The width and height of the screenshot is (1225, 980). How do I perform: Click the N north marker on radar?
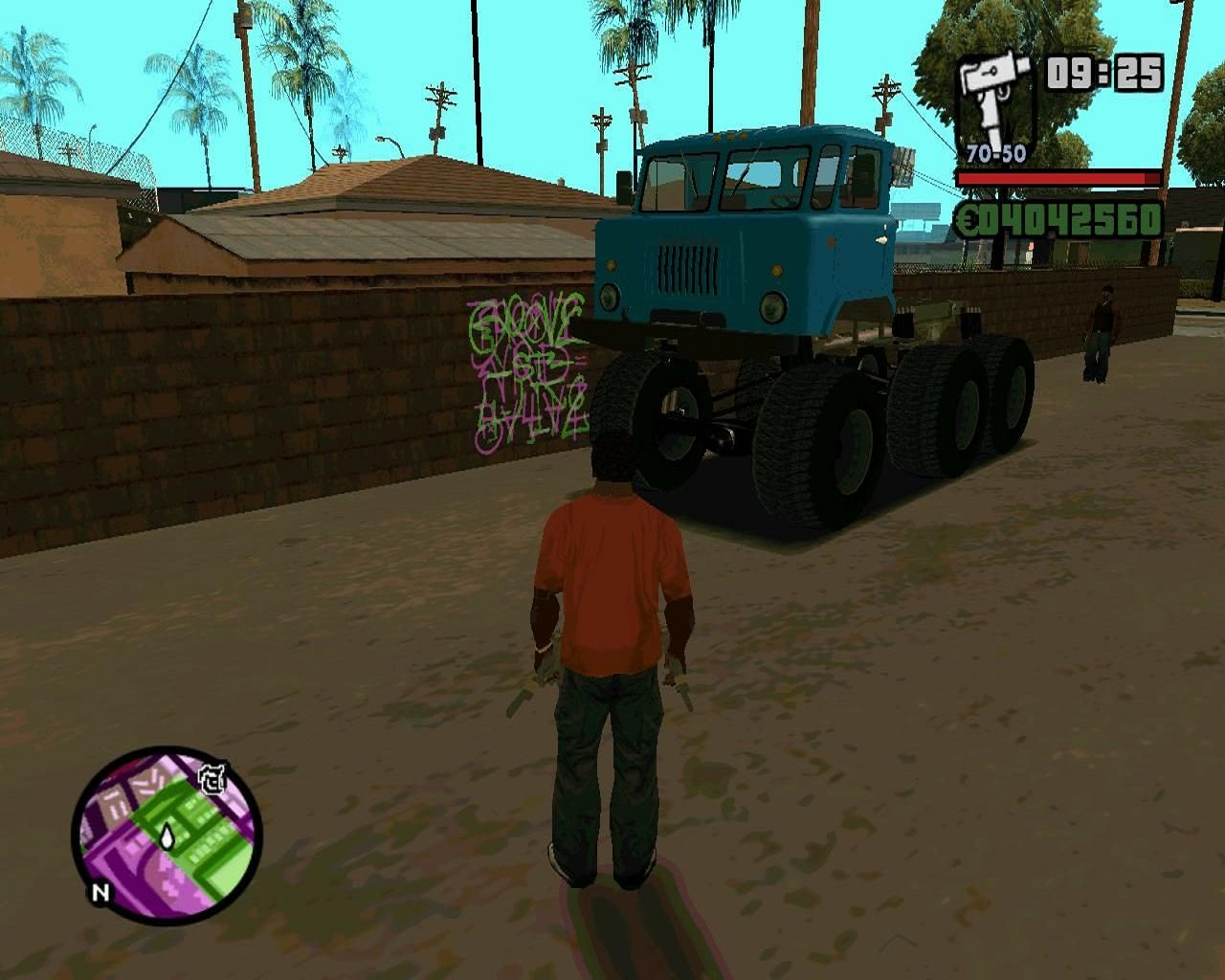pos(100,894)
